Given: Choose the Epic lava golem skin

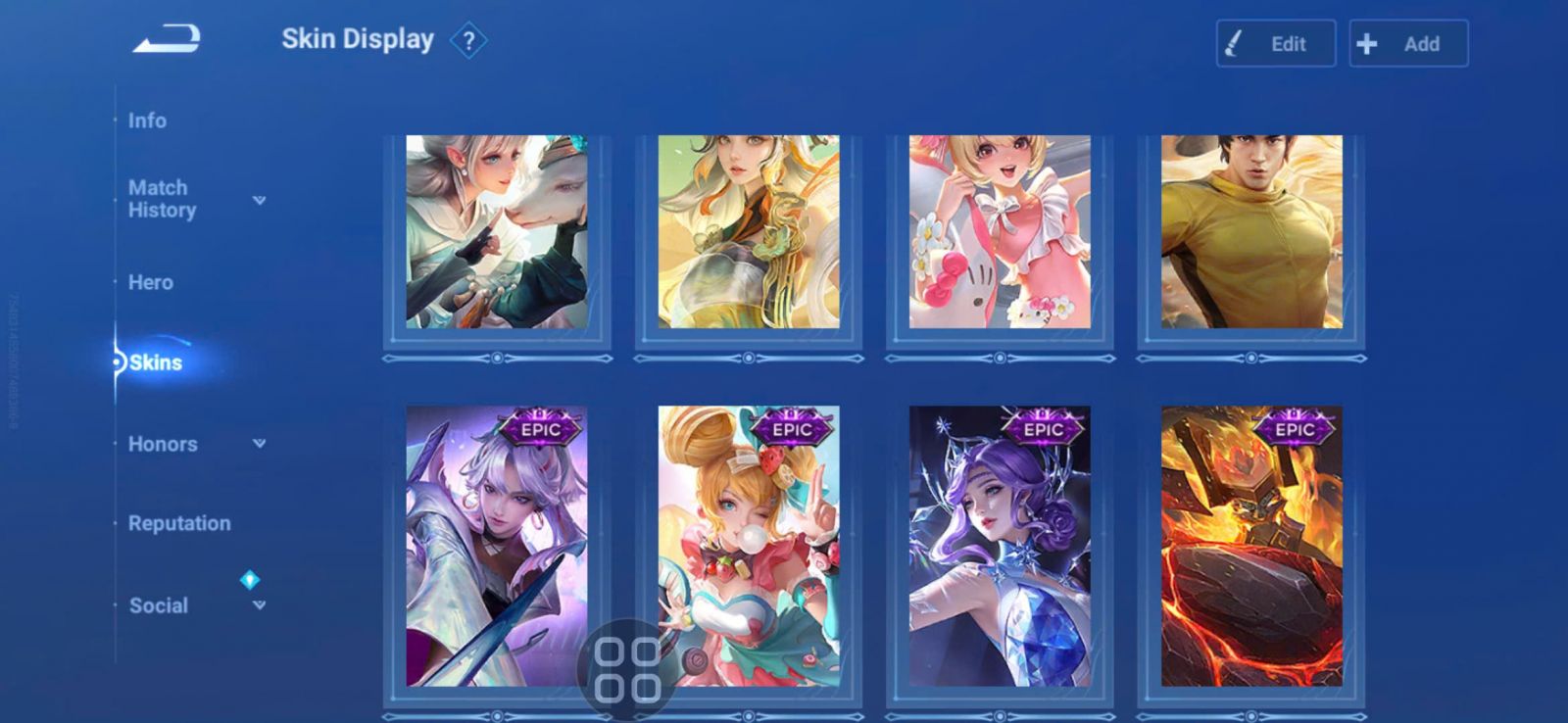Looking at the screenshot, I should pos(1251,546).
